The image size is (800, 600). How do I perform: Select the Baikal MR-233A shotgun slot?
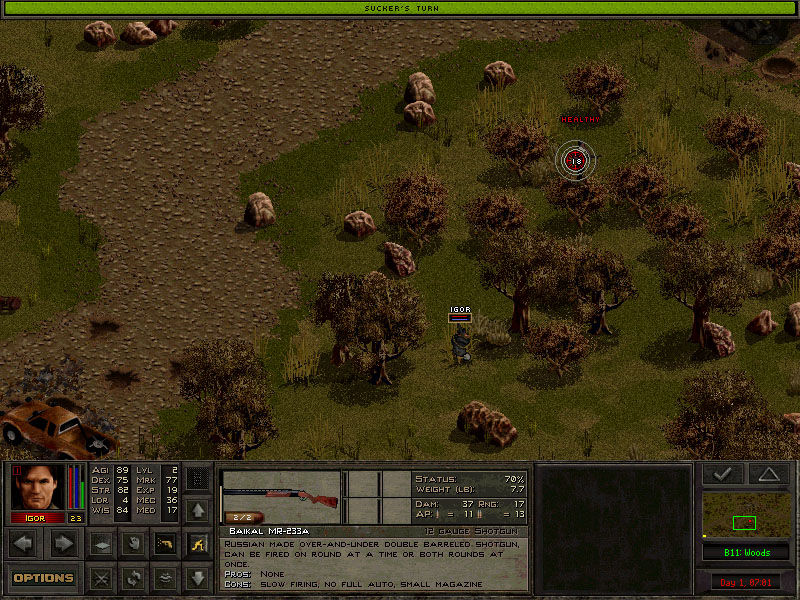tap(279, 494)
